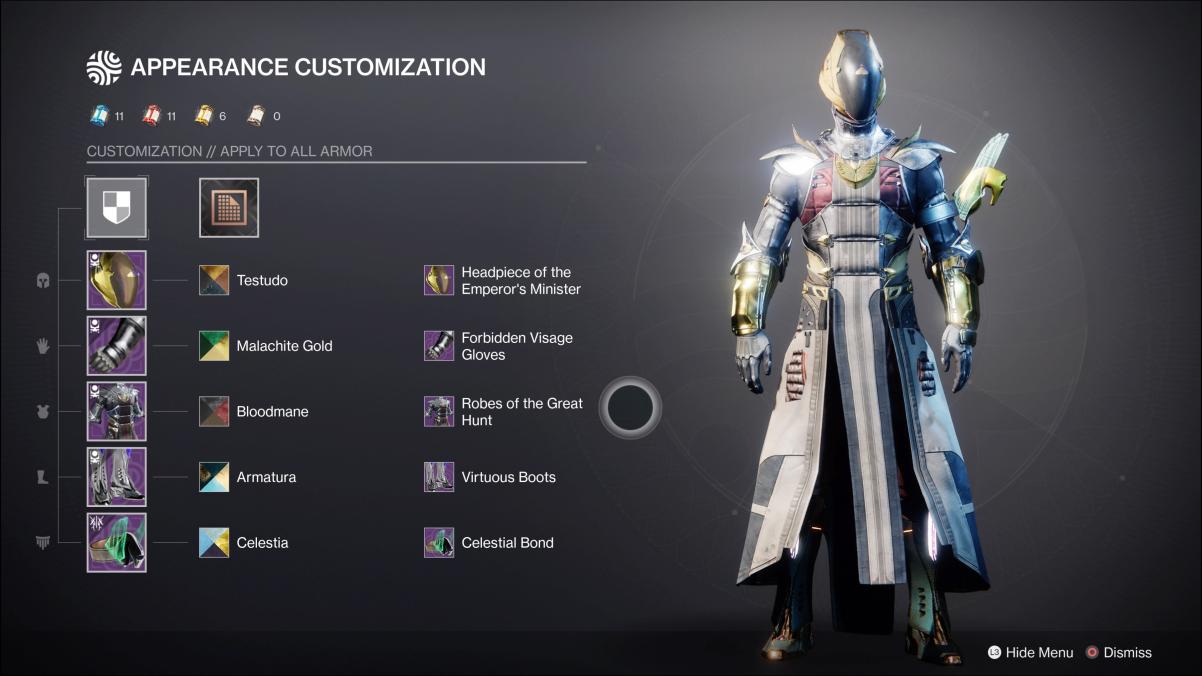Choose the Celestia shader slot
This screenshot has width=1202, height=676.
(x=214, y=543)
